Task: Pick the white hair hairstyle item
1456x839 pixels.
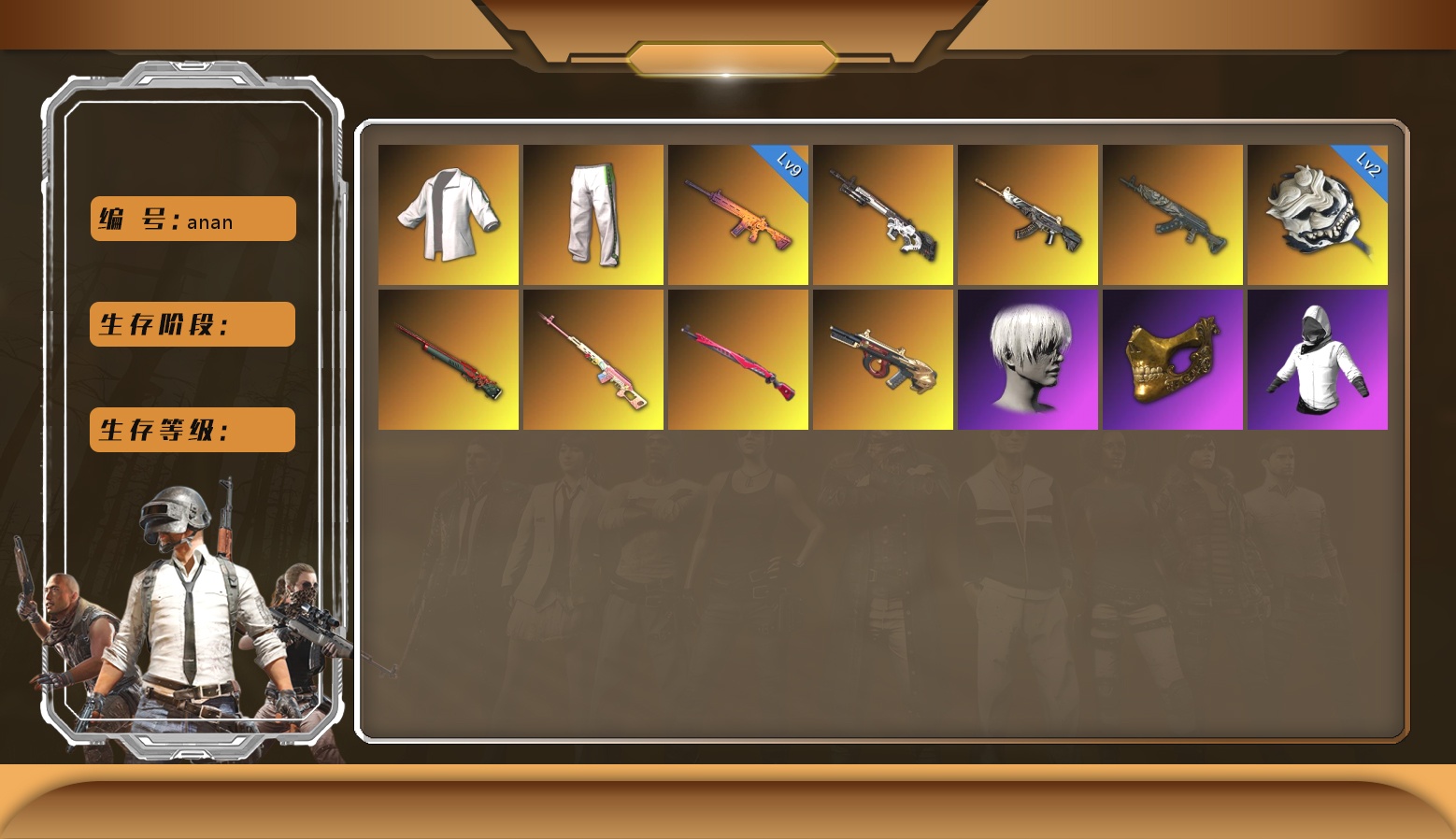Action: [1028, 360]
